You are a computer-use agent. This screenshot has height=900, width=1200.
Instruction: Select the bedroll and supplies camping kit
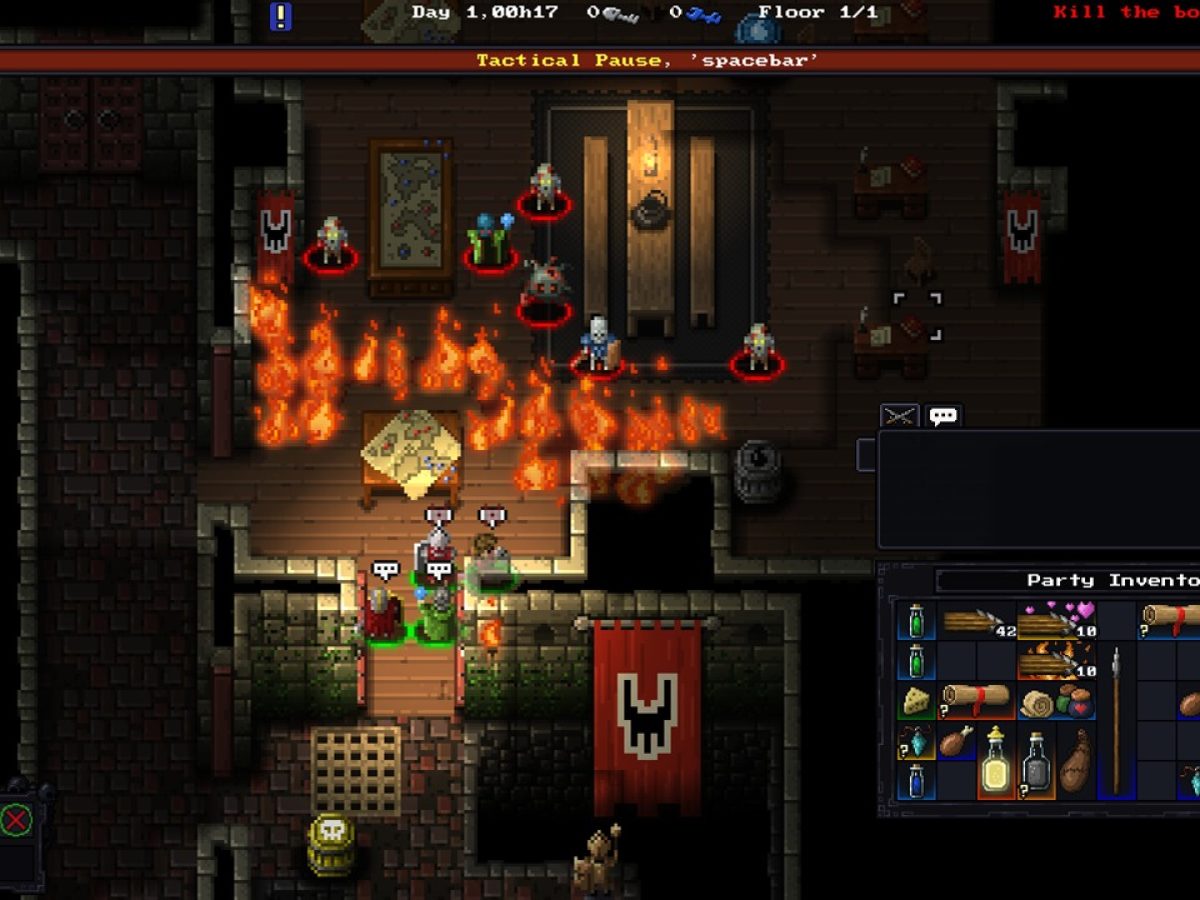point(1056,701)
